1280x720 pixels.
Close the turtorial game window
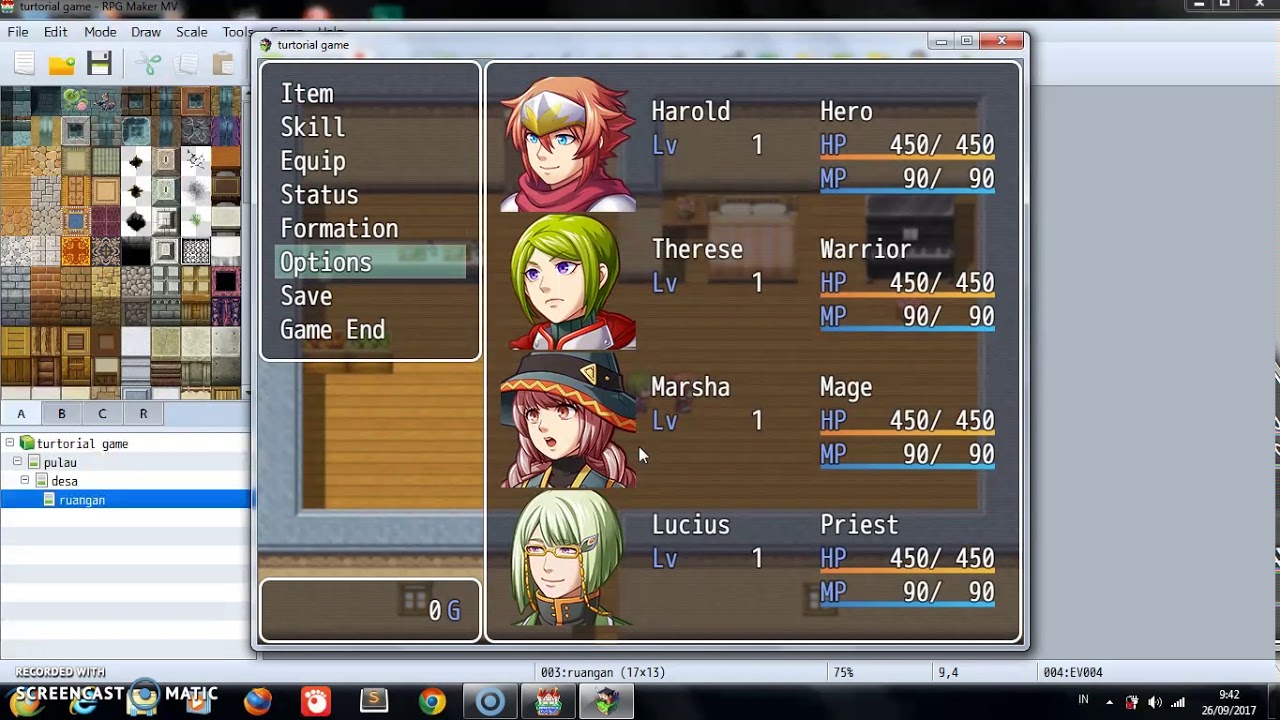(1002, 41)
